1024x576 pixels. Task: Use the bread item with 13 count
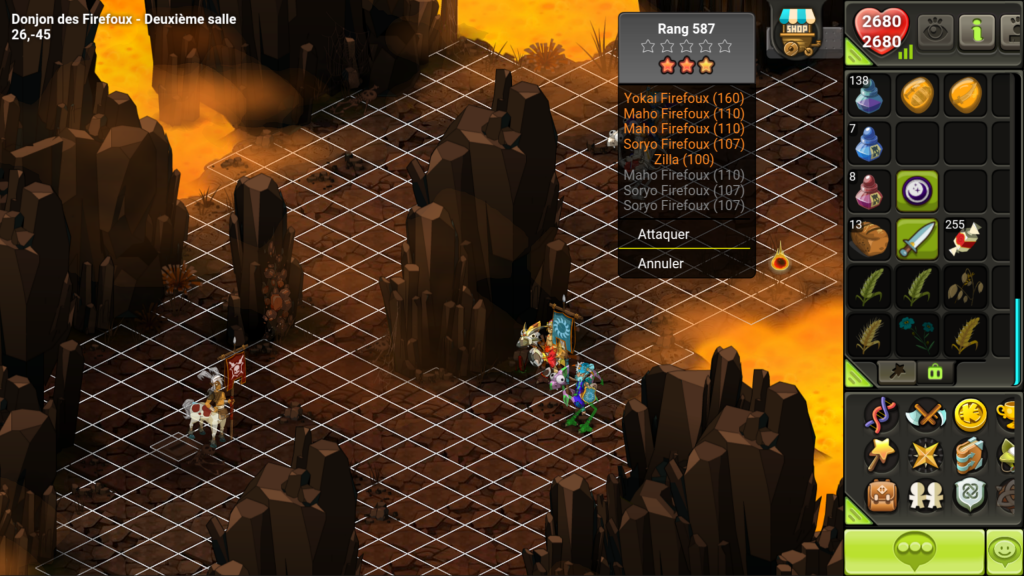point(869,239)
